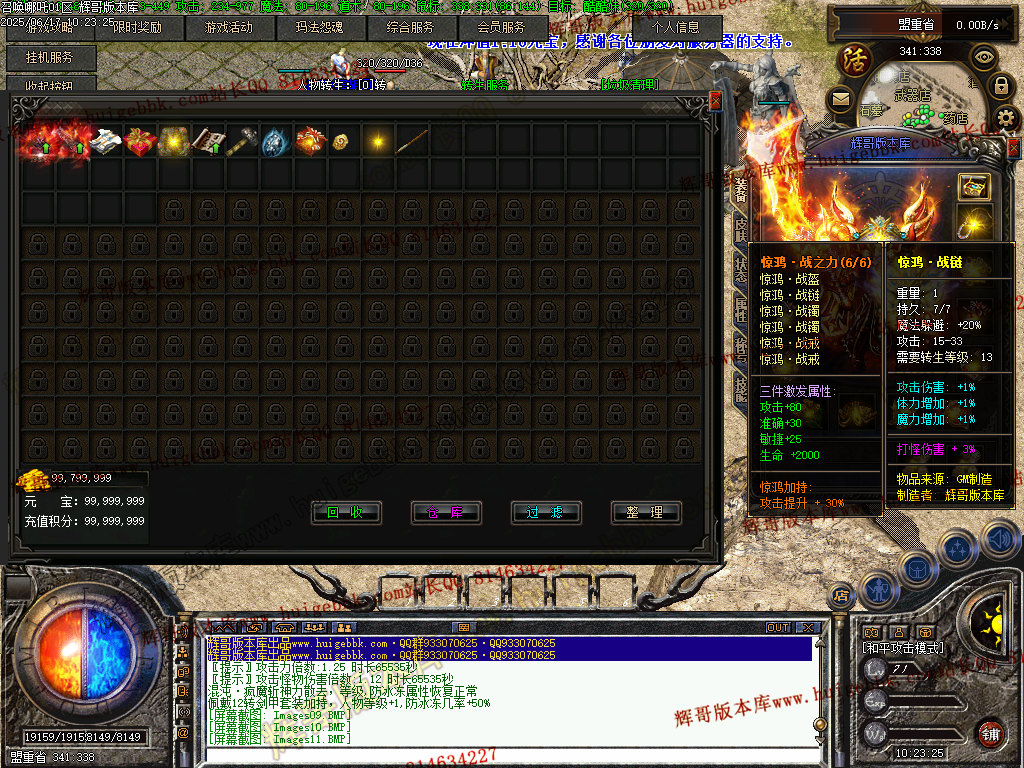The image size is (1024, 768).
Task: Select the 过滤 filter button
Action: point(546,513)
